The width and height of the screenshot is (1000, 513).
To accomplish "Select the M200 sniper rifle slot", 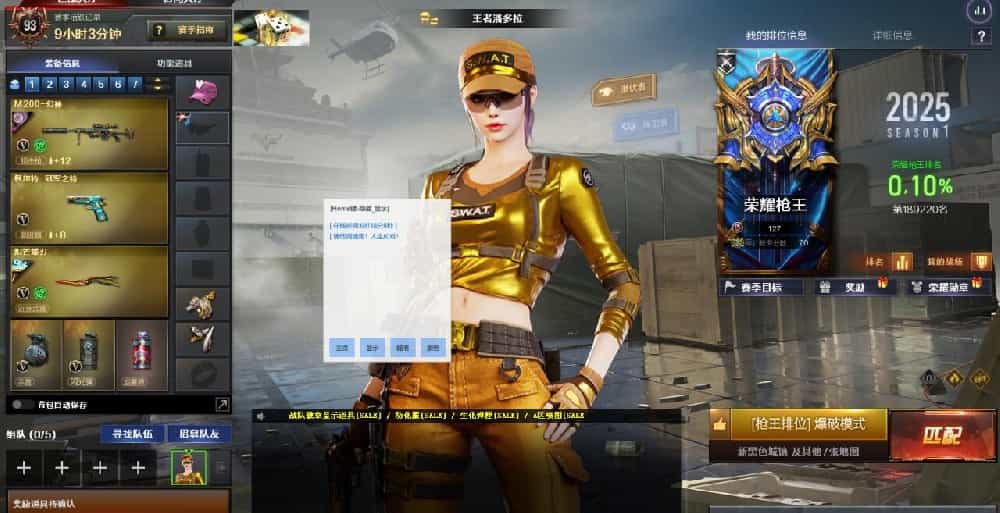I will [x=90, y=133].
